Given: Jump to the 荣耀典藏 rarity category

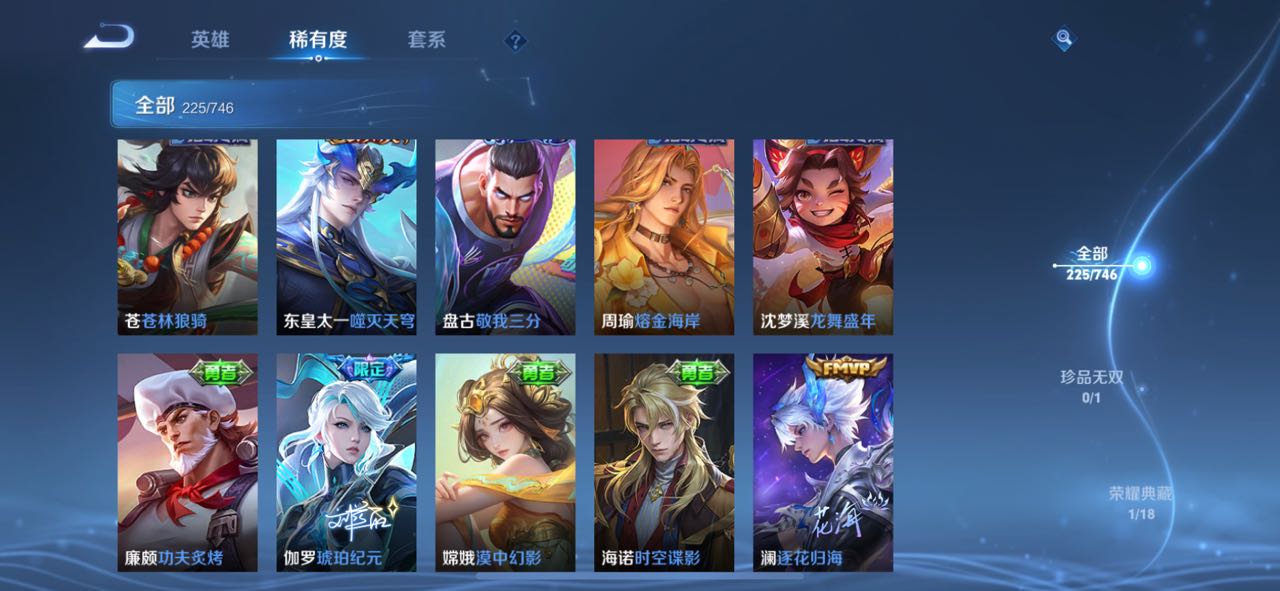Looking at the screenshot, I should [x=1140, y=503].
